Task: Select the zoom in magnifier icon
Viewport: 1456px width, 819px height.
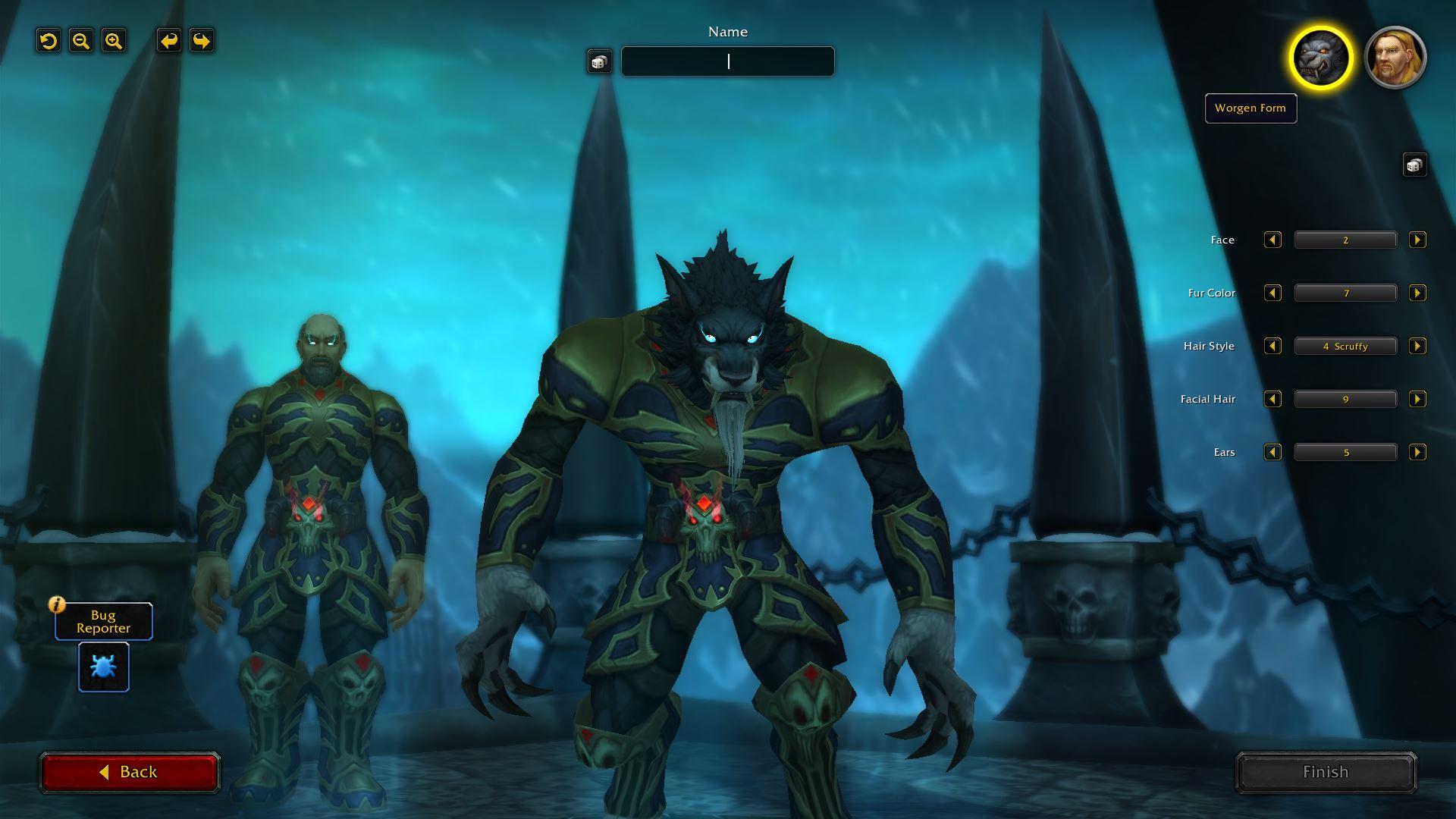Action: (113, 41)
